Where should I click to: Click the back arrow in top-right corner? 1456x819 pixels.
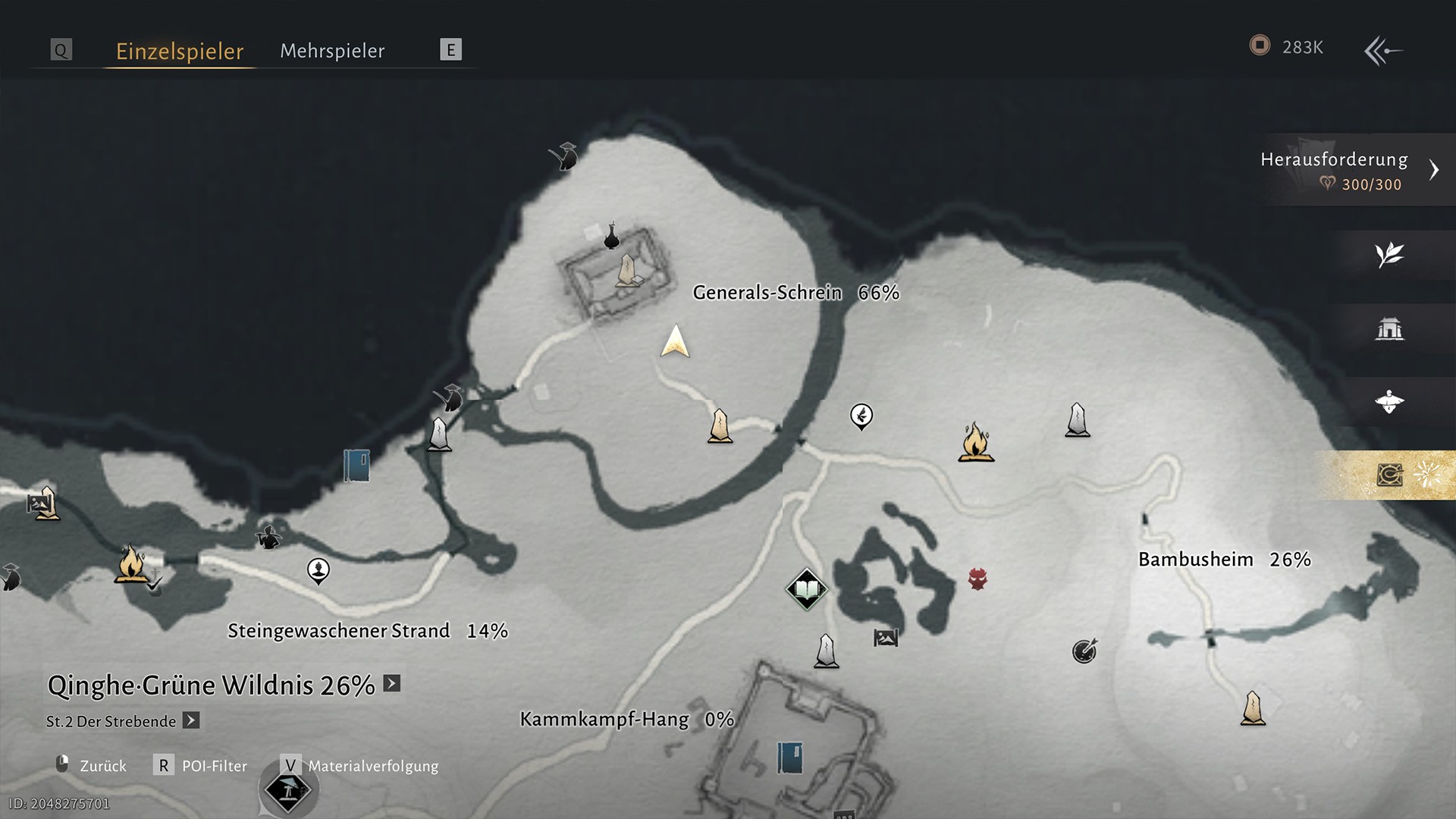(1382, 51)
